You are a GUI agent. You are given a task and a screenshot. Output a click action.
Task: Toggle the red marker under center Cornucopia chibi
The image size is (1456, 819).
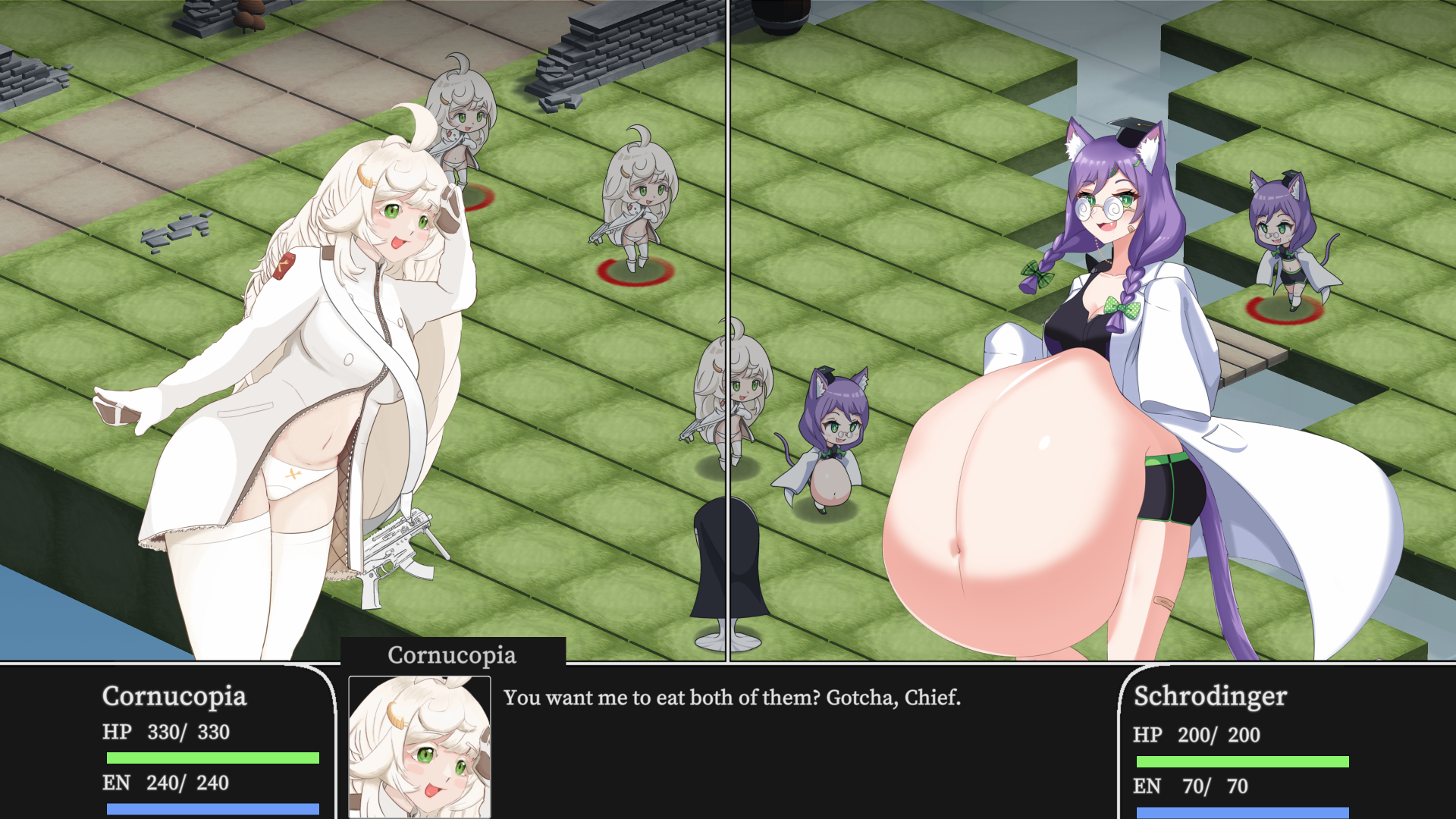coord(632,273)
